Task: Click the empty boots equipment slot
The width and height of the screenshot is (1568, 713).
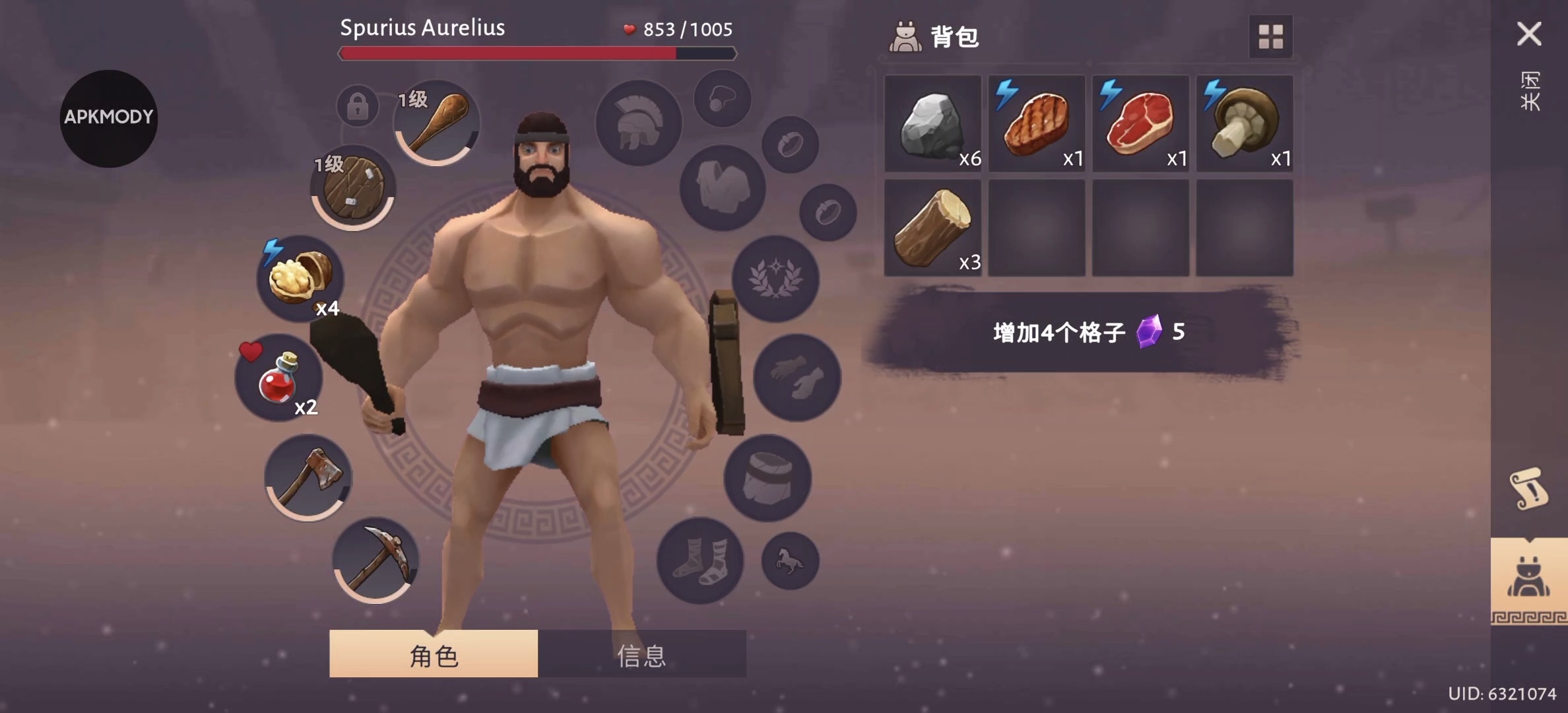Action: [x=700, y=560]
